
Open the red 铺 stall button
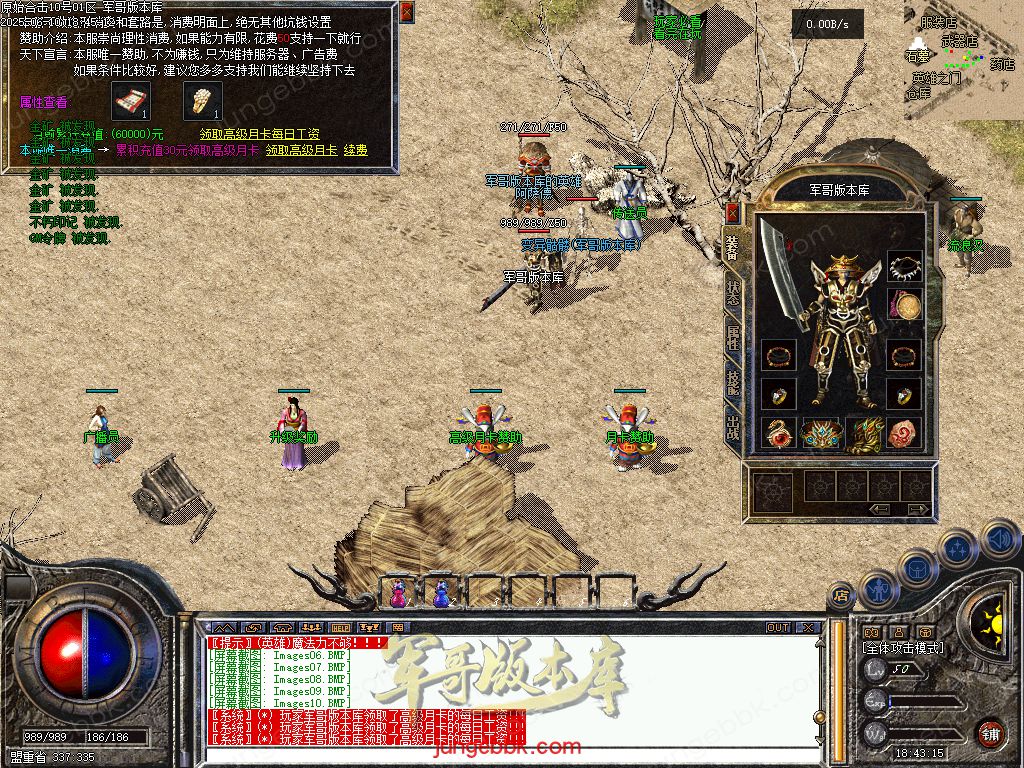pos(990,733)
